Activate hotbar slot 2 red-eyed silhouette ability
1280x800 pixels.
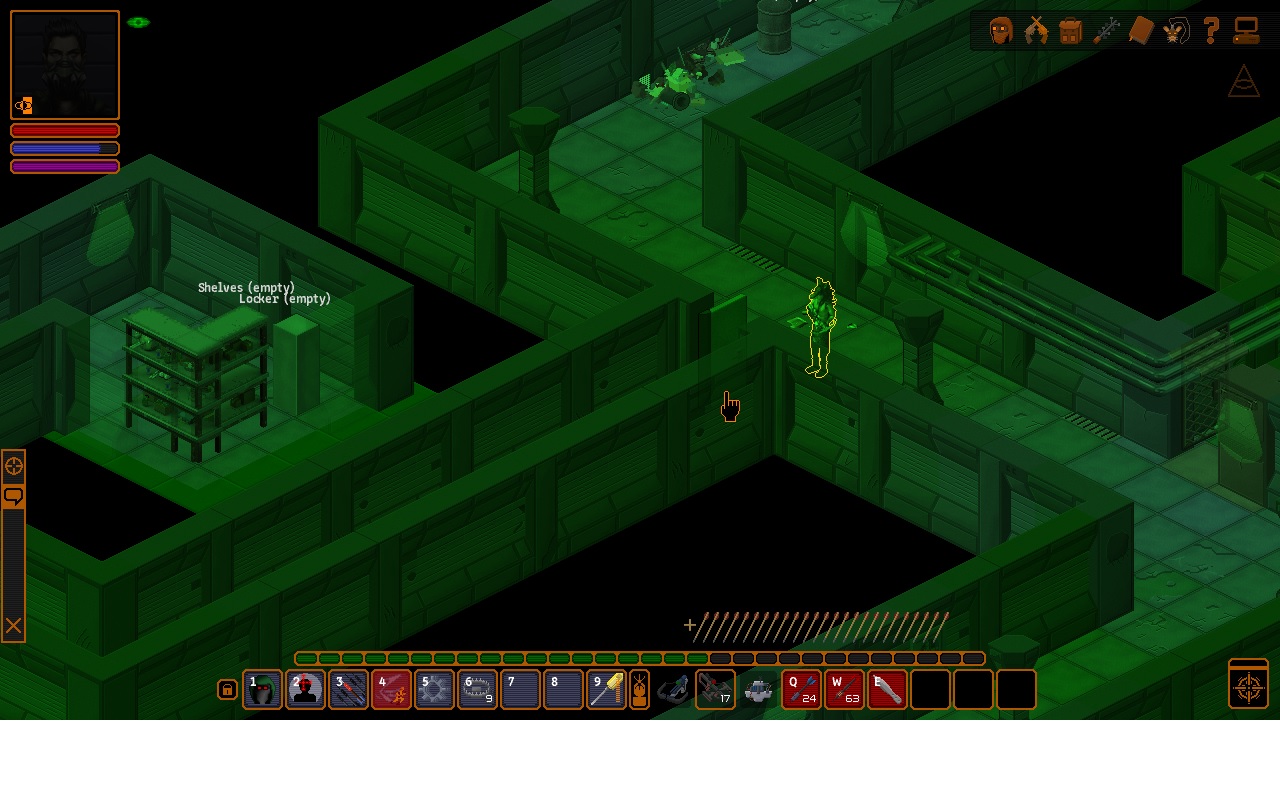(305, 690)
